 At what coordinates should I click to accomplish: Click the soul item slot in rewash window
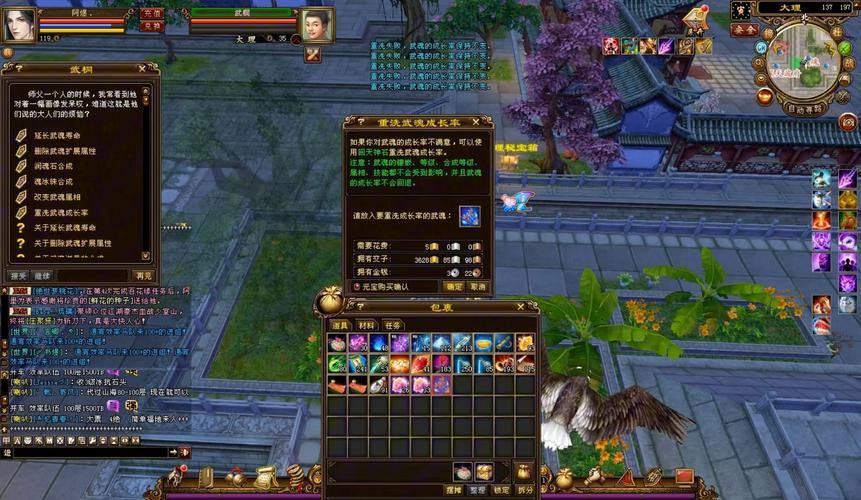tap(469, 215)
